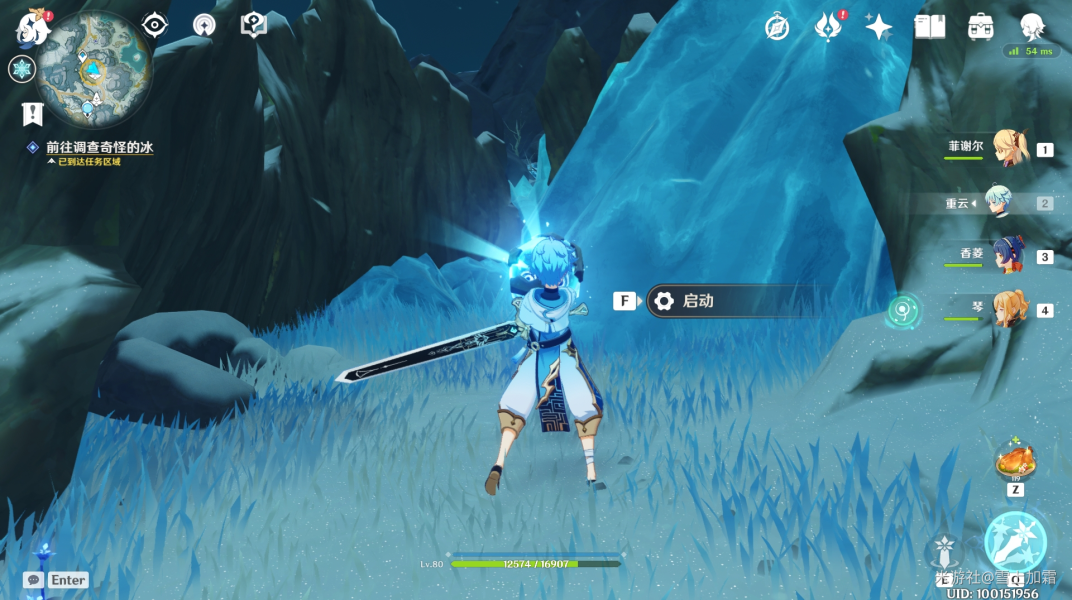Use the roast chicken food quick slot
This screenshot has height=600, width=1072.
pos(1015,462)
